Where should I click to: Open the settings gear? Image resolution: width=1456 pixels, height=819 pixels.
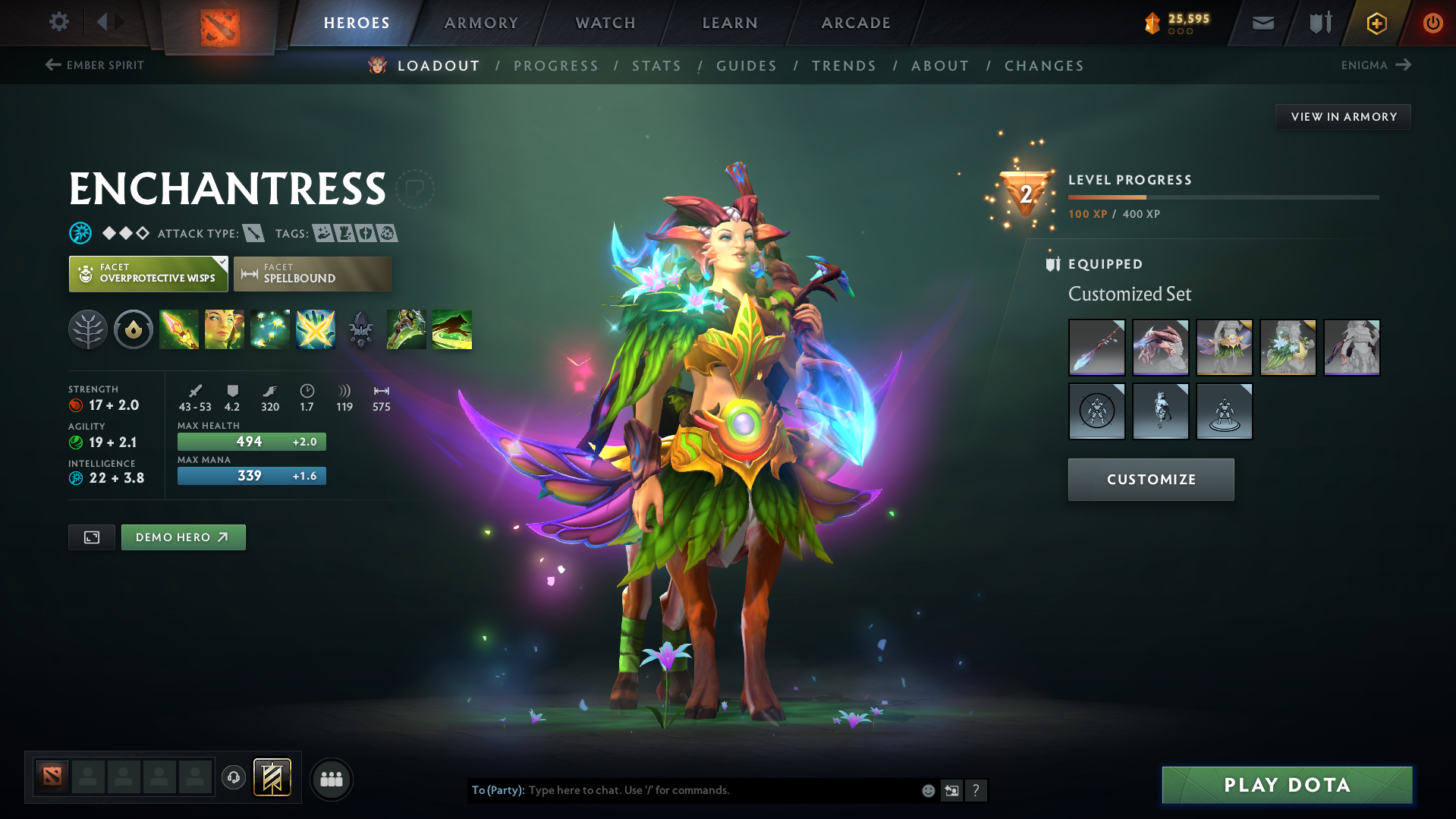coord(58,22)
